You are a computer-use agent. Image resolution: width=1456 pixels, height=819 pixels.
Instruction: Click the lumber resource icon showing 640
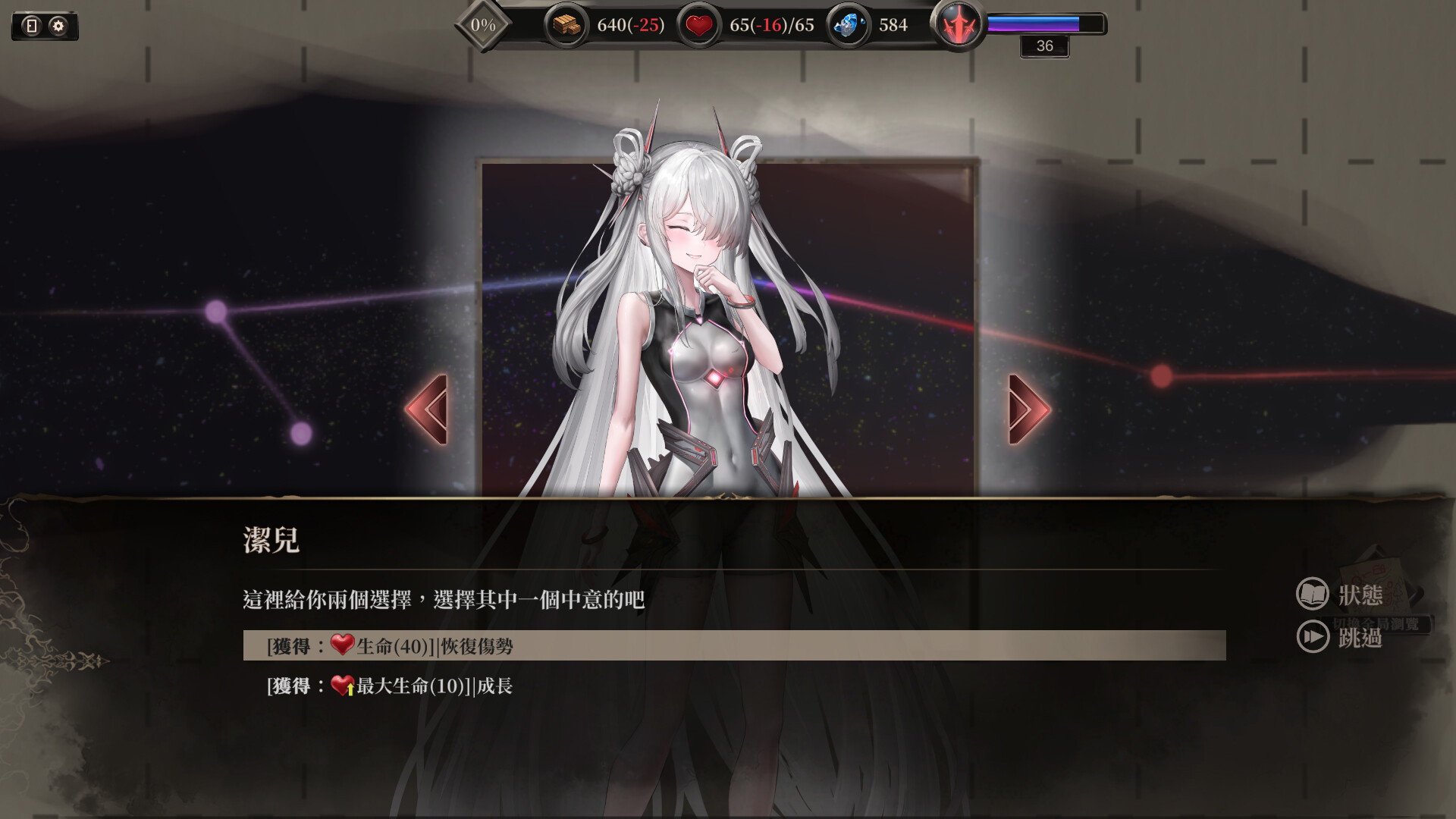(565, 24)
